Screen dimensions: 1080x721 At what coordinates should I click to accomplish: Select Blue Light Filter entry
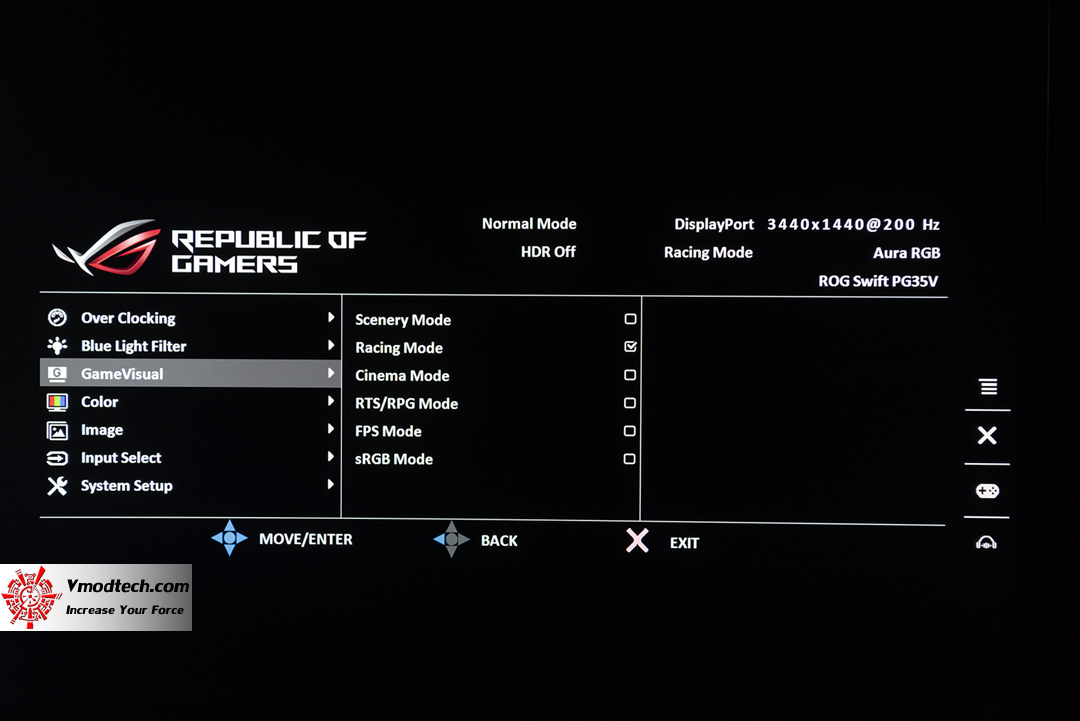pyautogui.click(x=133, y=346)
